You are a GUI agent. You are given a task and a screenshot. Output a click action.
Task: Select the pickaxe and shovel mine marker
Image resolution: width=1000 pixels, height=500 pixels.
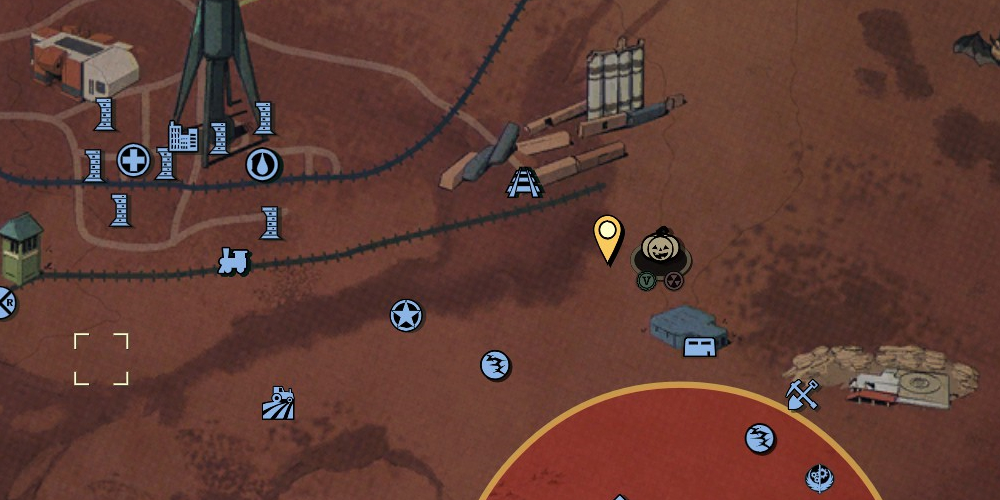tap(802, 395)
